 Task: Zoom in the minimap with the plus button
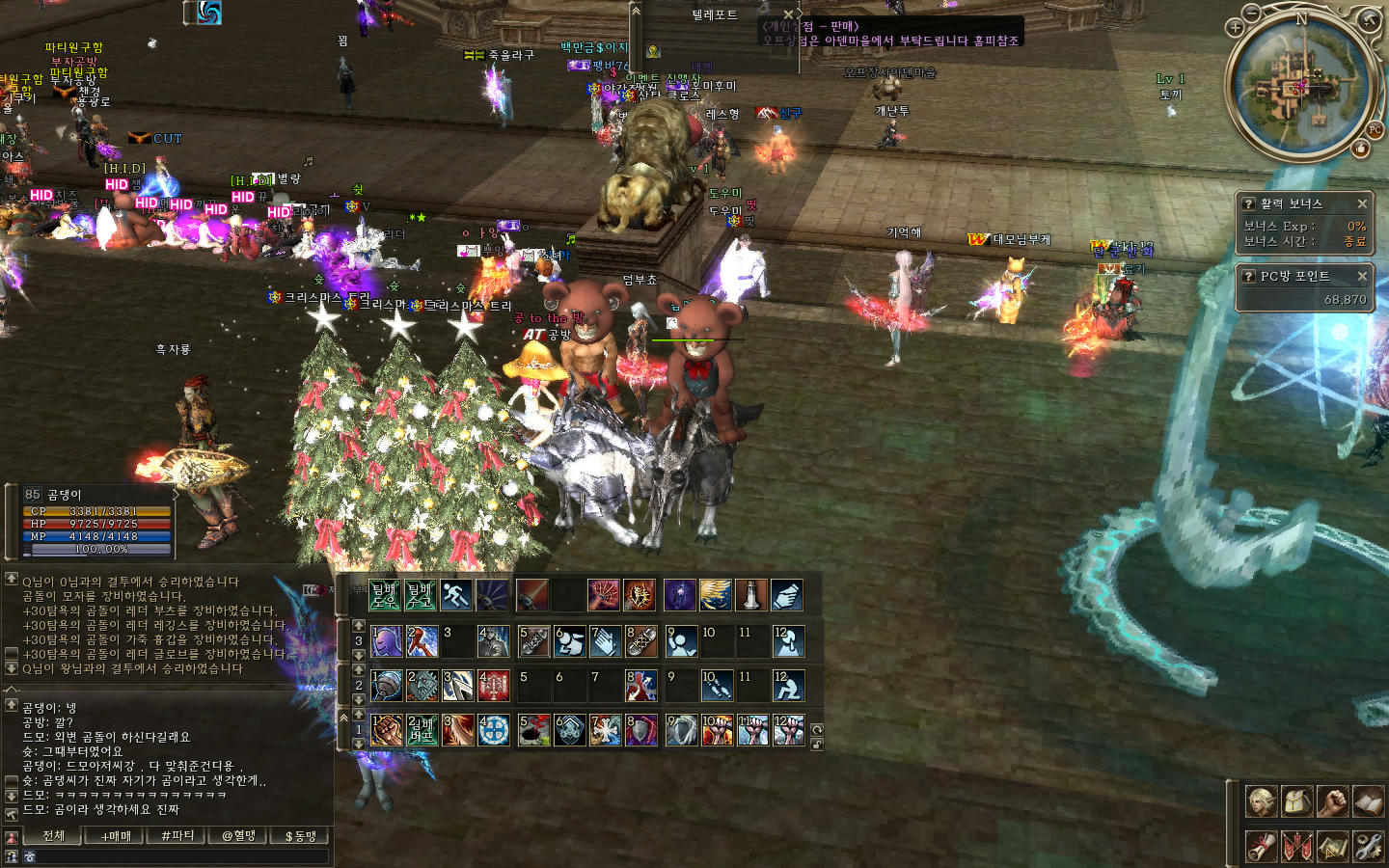tap(1235, 27)
